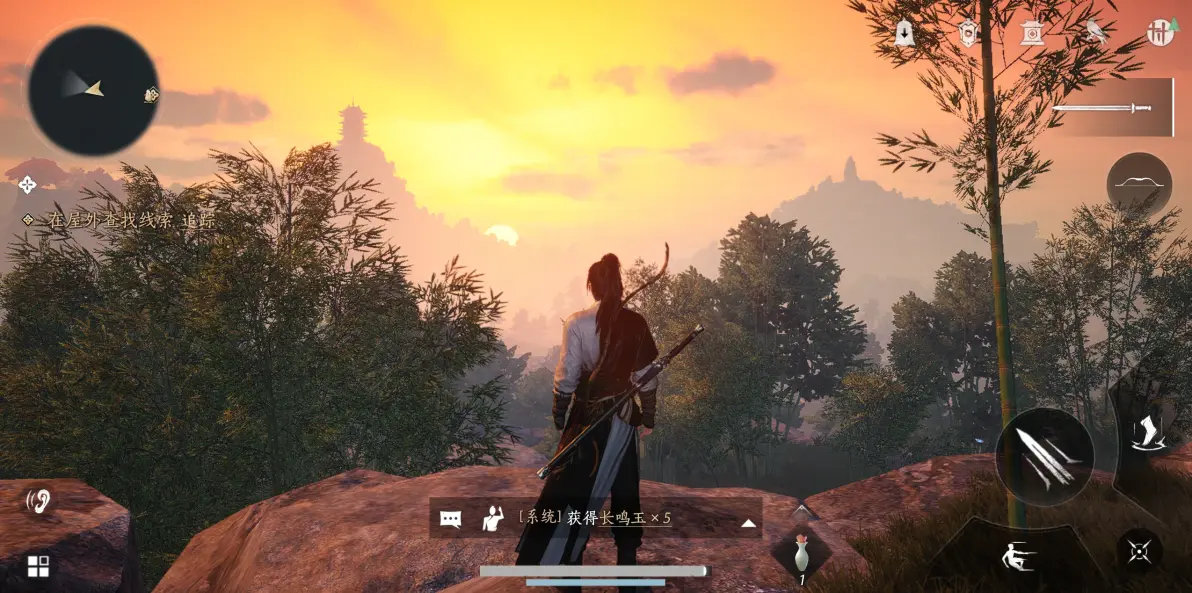Click the waving figure emote icon
1192x593 pixels.
point(492,518)
